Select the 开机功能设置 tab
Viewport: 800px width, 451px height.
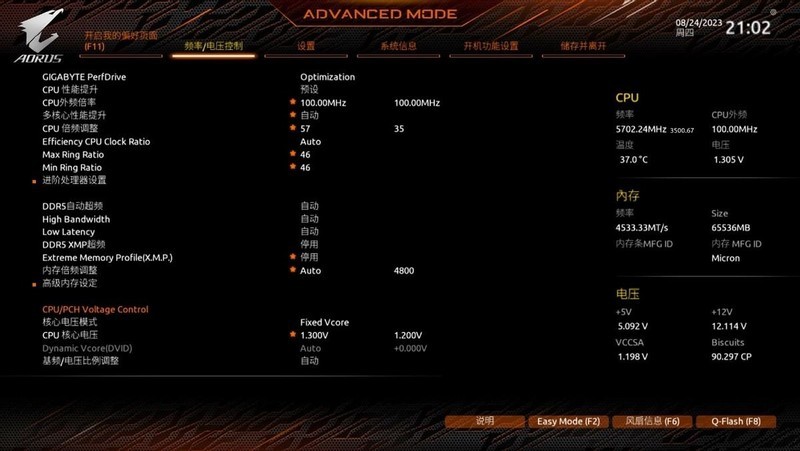pos(490,46)
